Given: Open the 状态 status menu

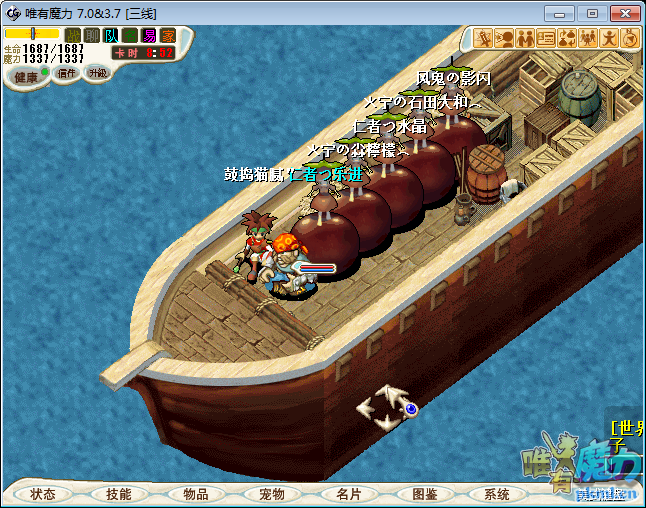Looking at the screenshot, I should (43, 494).
